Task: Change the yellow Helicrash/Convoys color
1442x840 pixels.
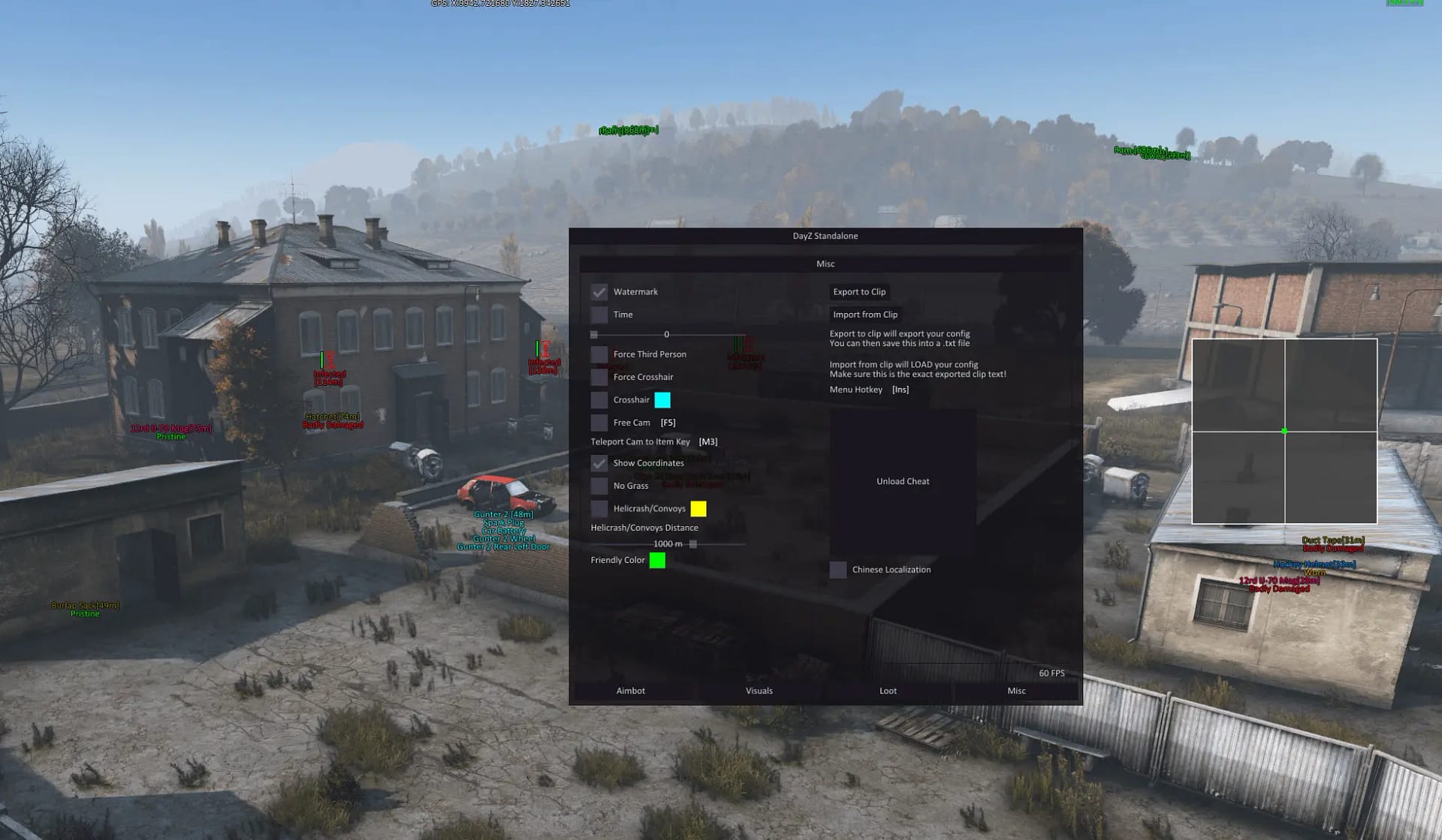Action: 700,508
